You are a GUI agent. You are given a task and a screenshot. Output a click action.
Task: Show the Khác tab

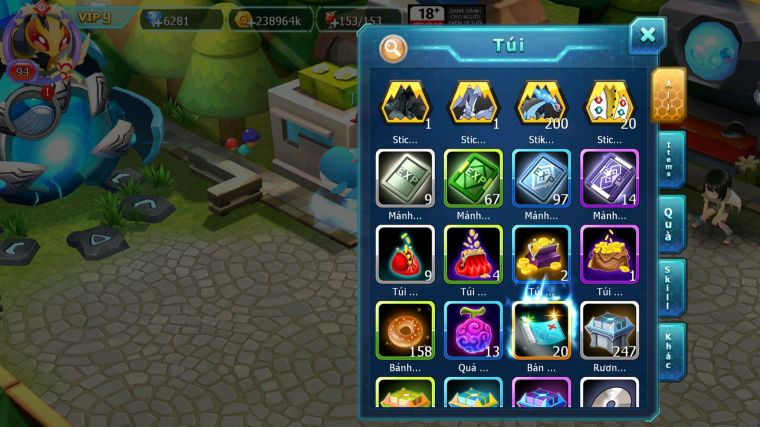click(x=670, y=351)
